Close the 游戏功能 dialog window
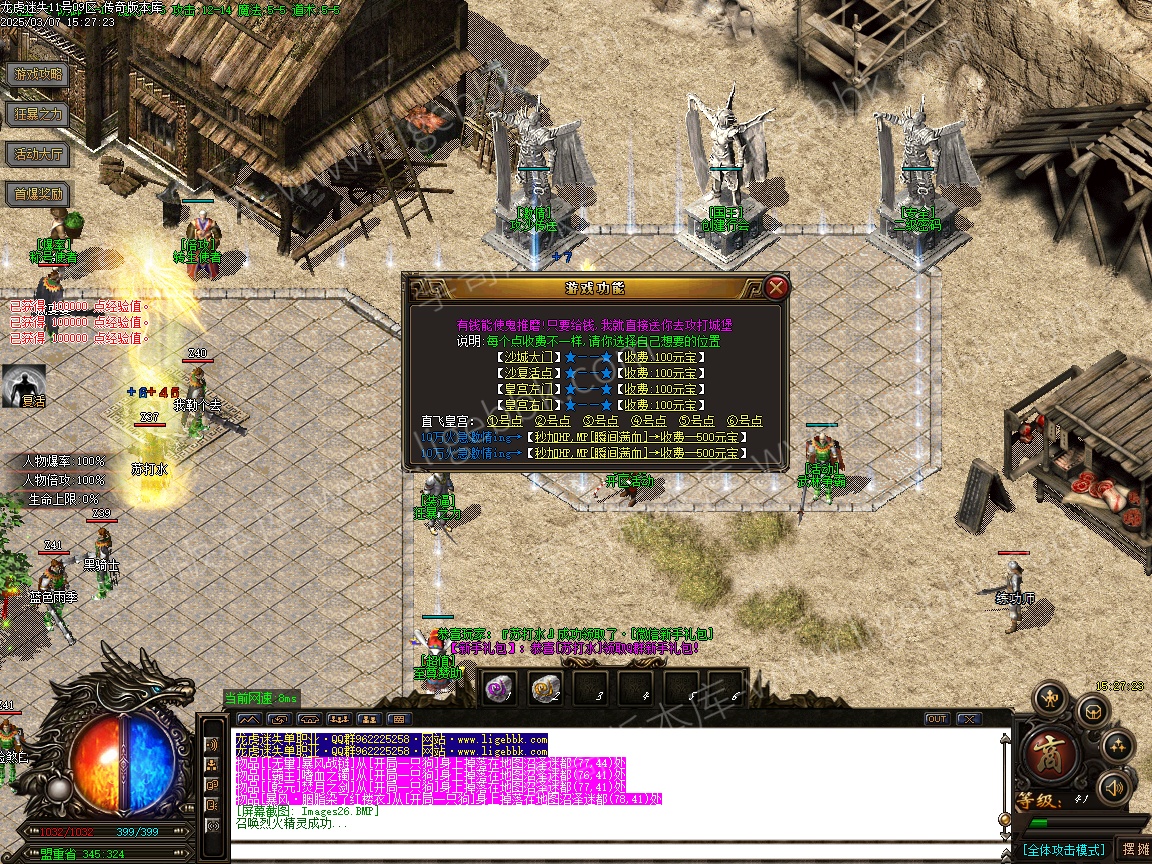This screenshot has width=1152, height=864. click(x=777, y=288)
